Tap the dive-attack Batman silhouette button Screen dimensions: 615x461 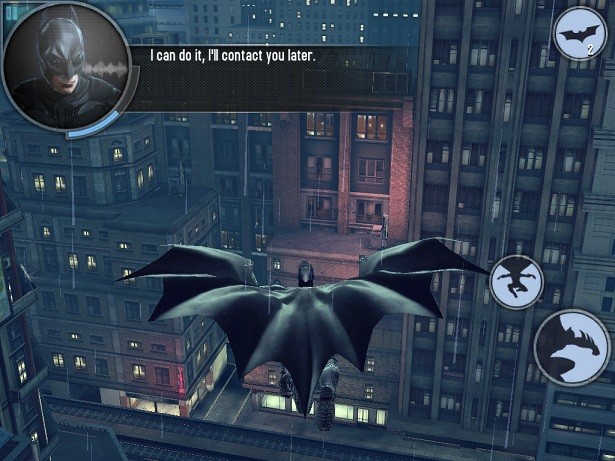pos(517,281)
